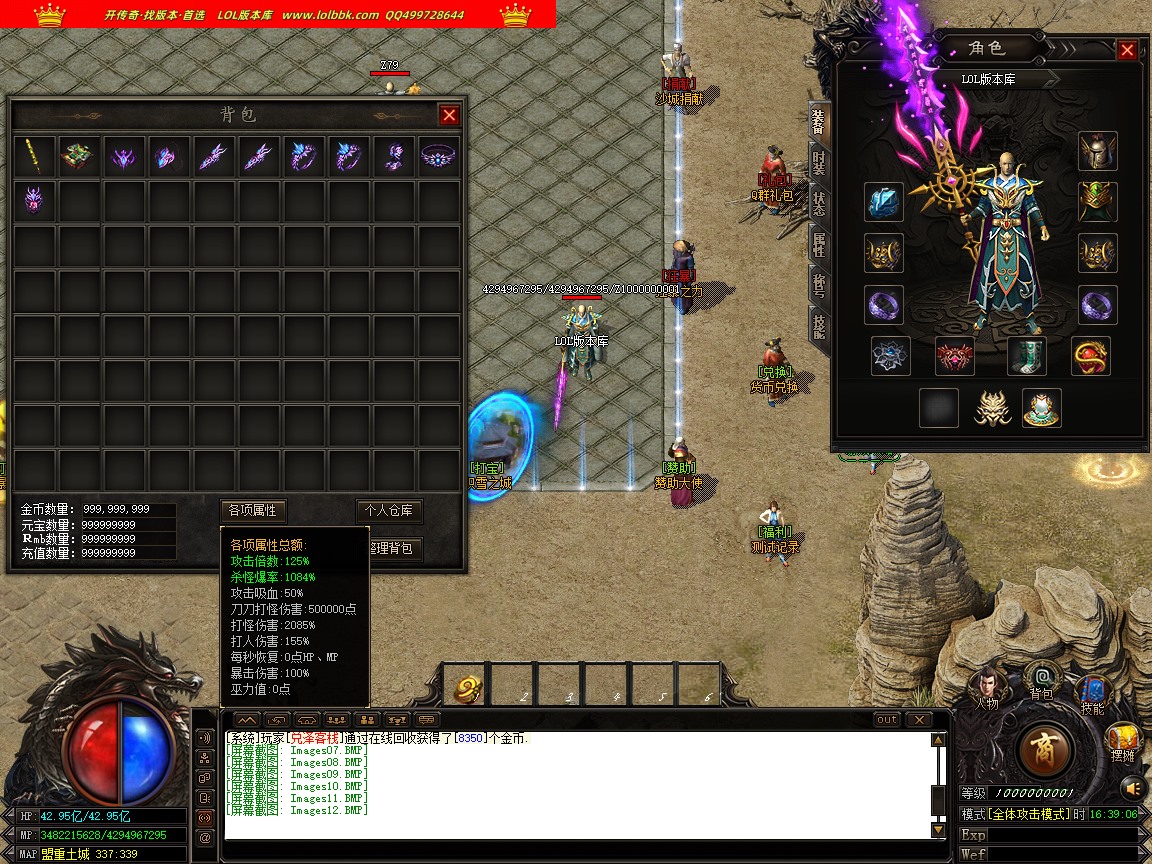
Task: Switch to the 时装 fashion tab
Action: [819, 161]
